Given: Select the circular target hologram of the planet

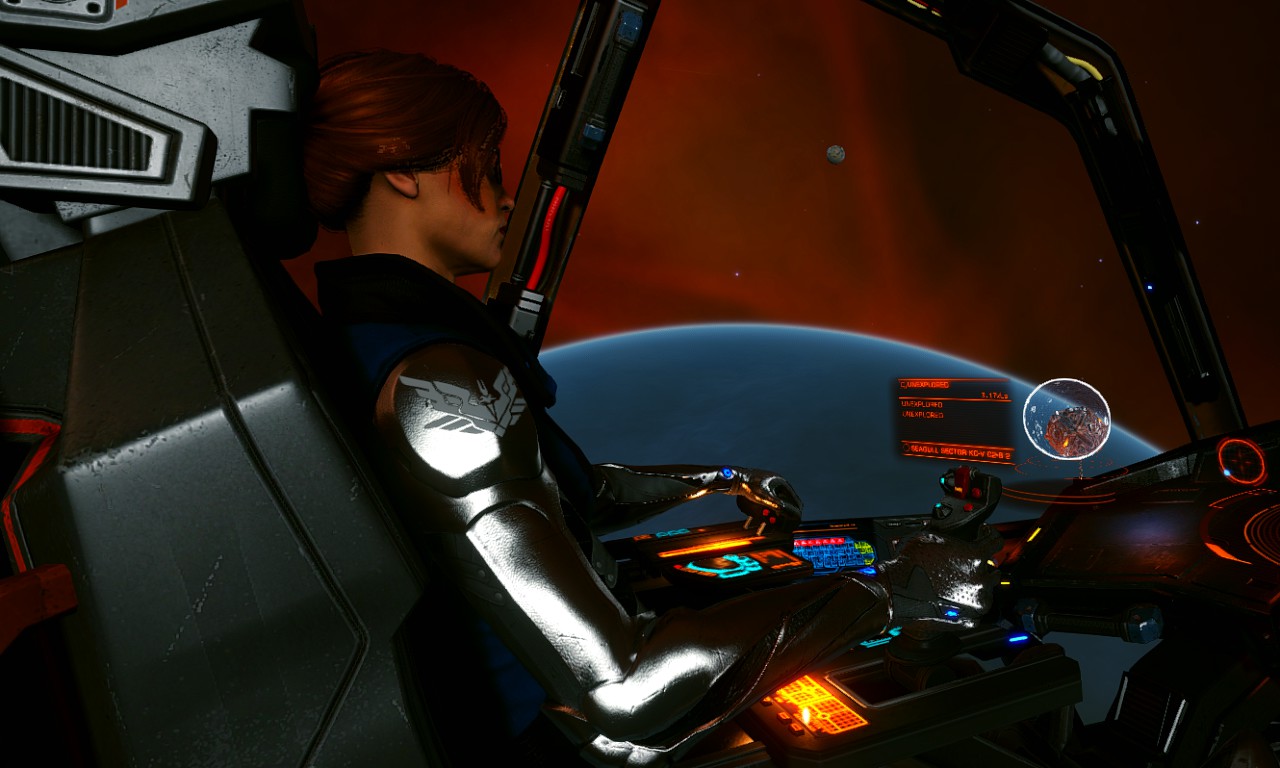Looking at the screenshot, I should [1067, 419].
